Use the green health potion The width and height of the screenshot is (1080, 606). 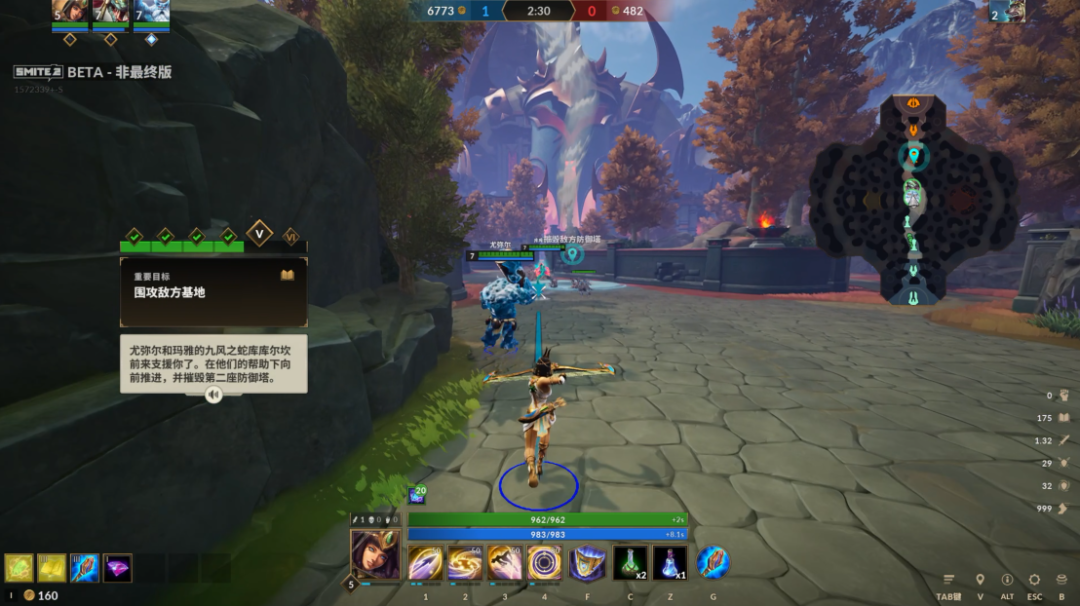tap(629, 563)
